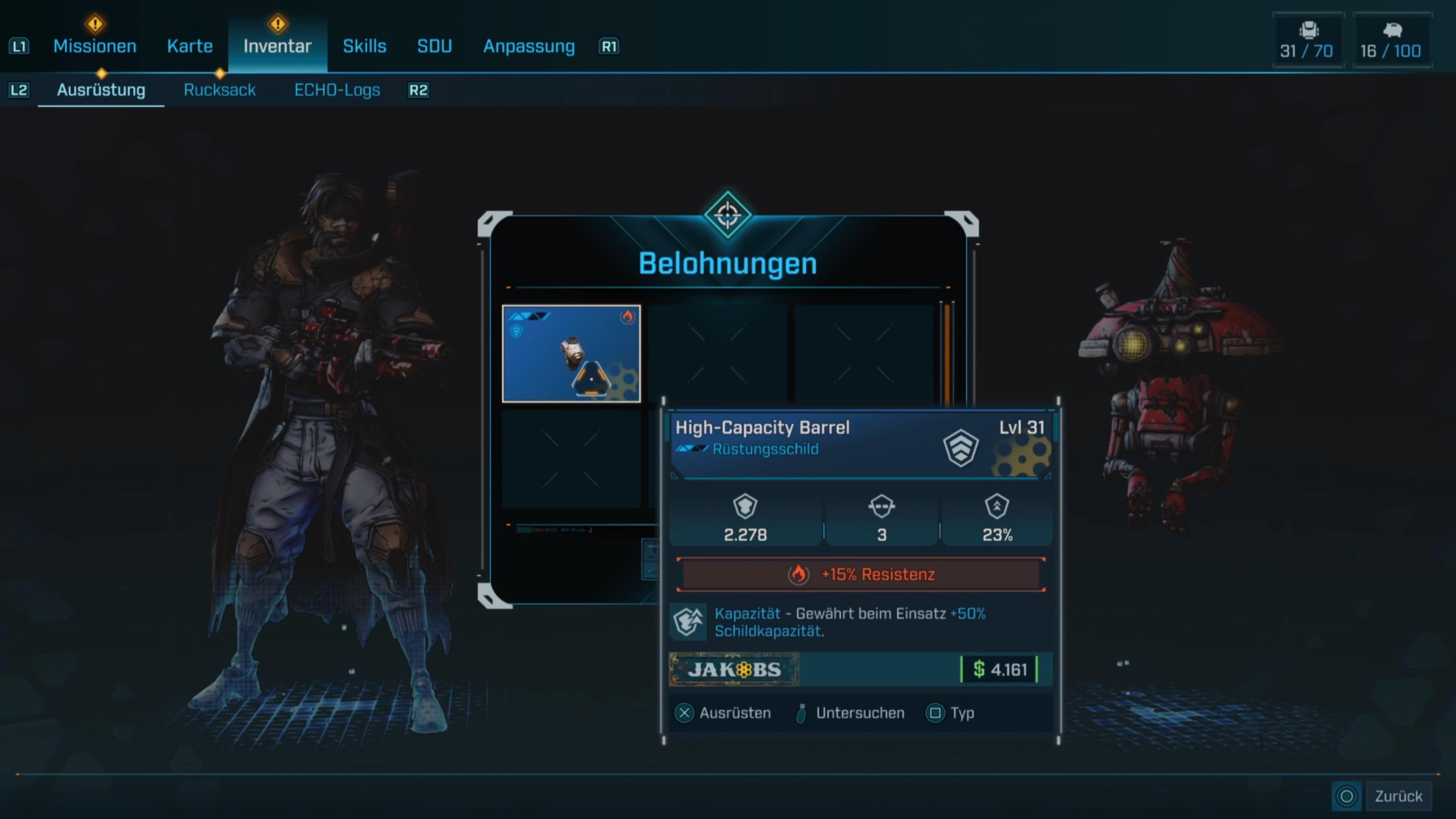Image resolution: width=1456 pixels, height=819 pixels.
Task: Click the JAKOBS manufacturer logo
Action: (x=733, y=670)
